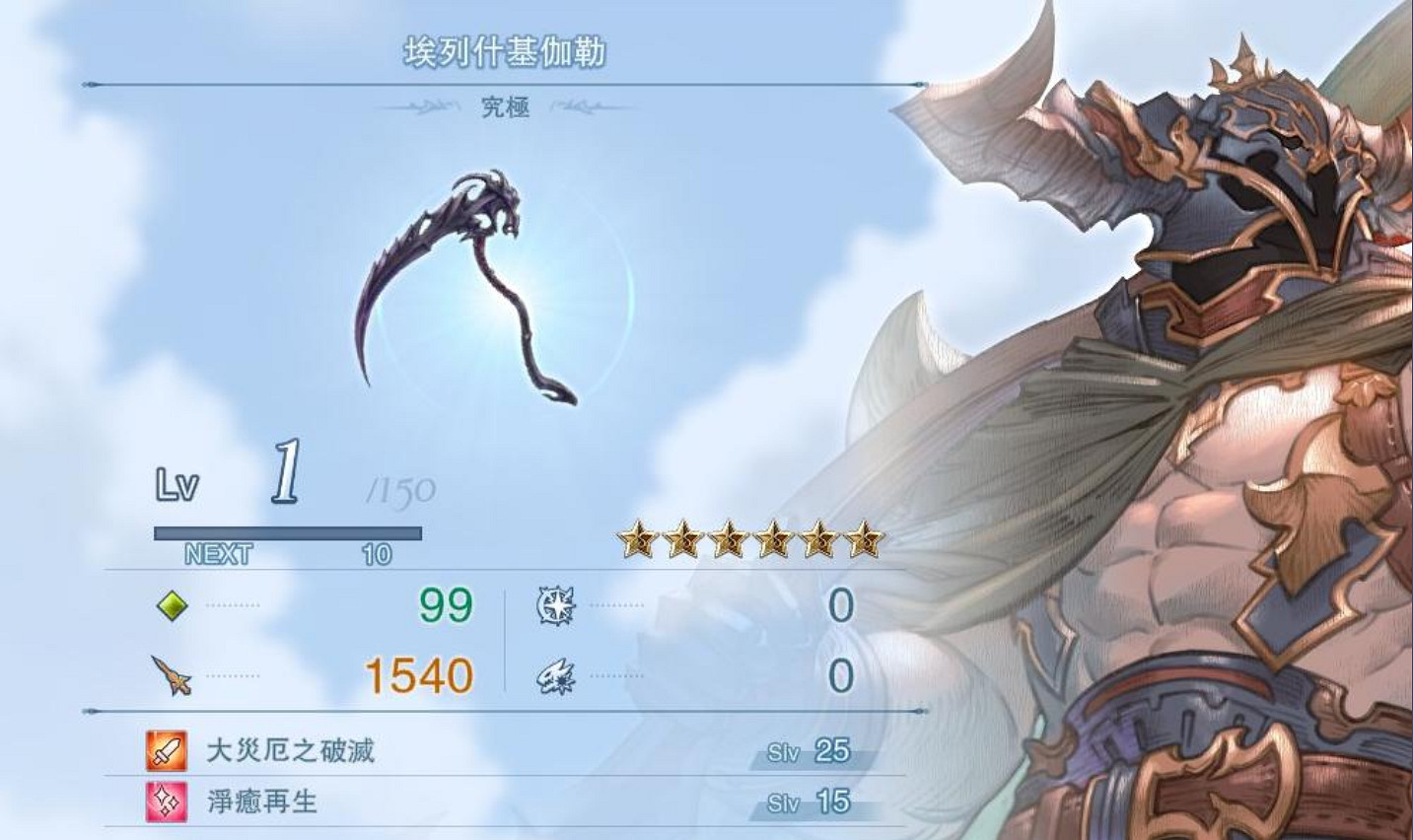
Task: Click the /150 max level indicator
Action: coord(398,488)
